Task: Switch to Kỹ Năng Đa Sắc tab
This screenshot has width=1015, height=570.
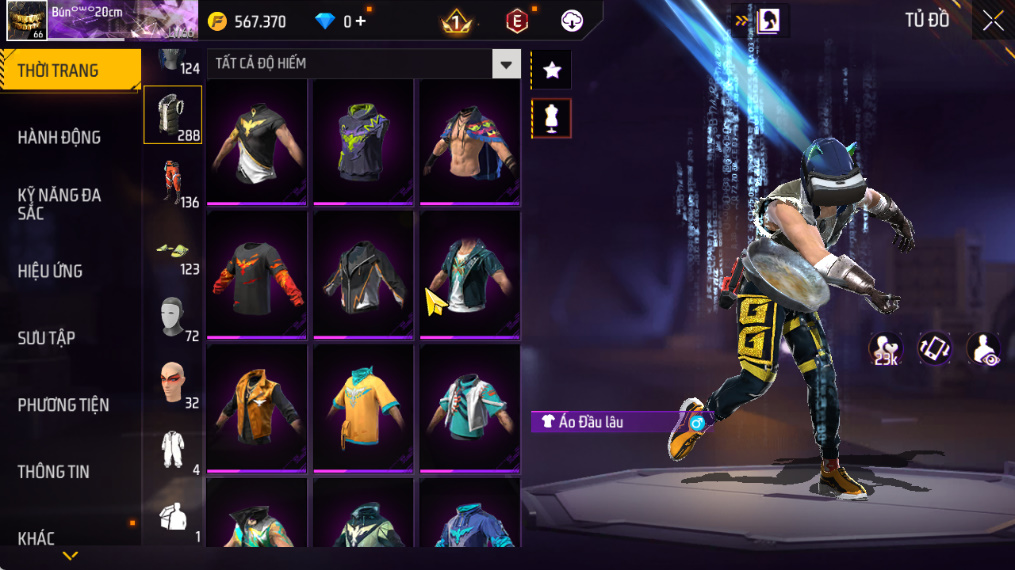Action: tap(60, 204)
